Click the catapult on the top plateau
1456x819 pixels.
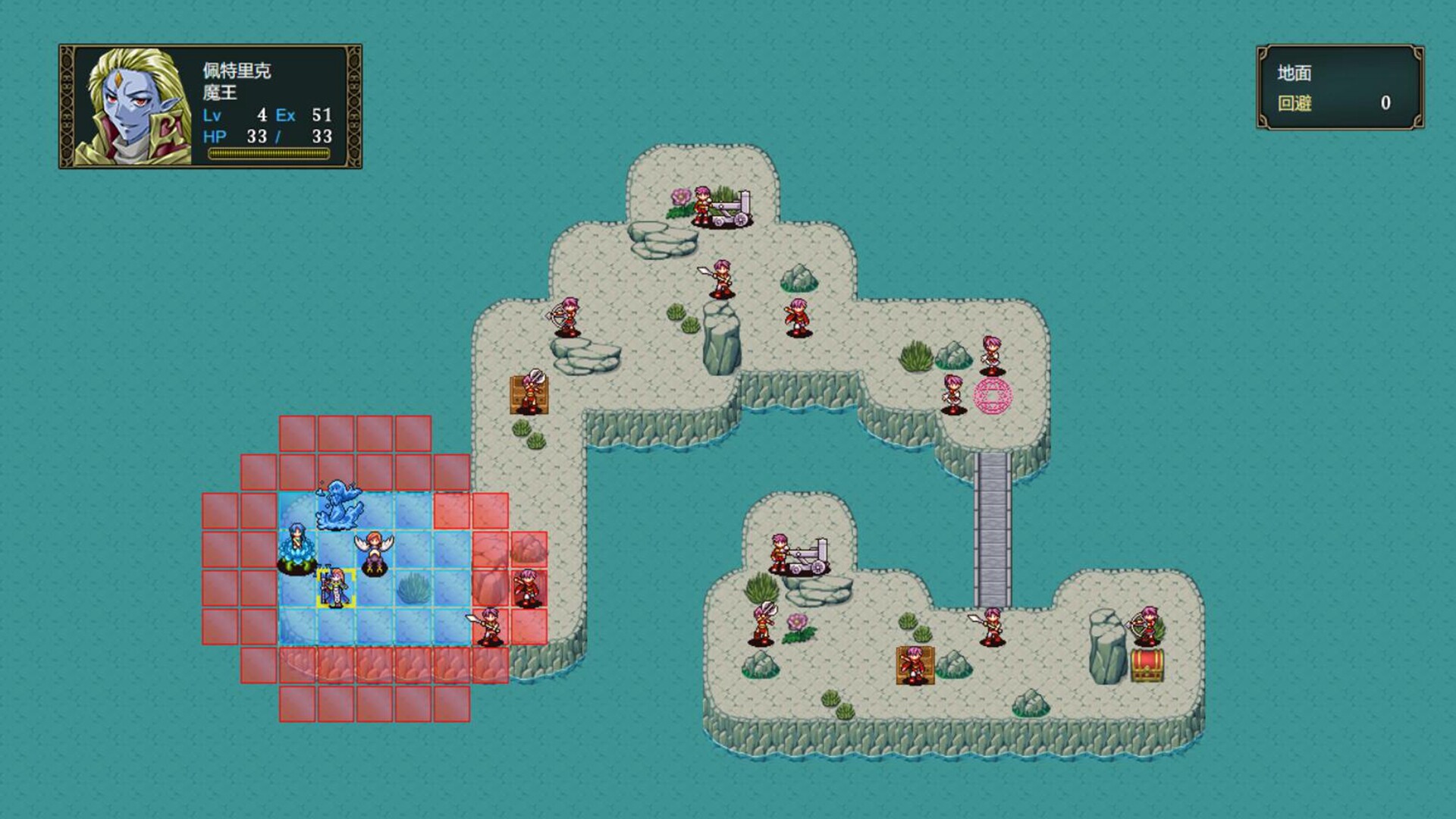(726, 206)
